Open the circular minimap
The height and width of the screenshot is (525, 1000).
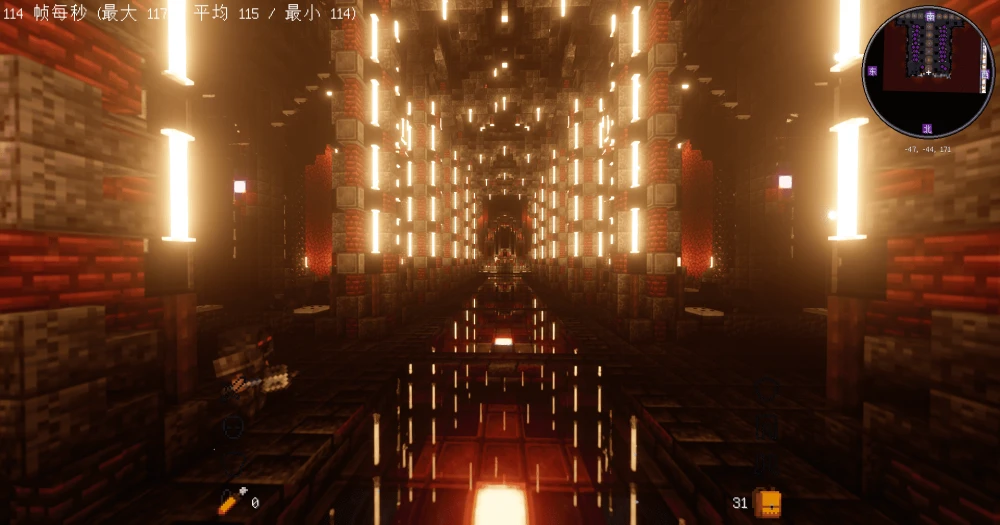(x=928, y=72)
